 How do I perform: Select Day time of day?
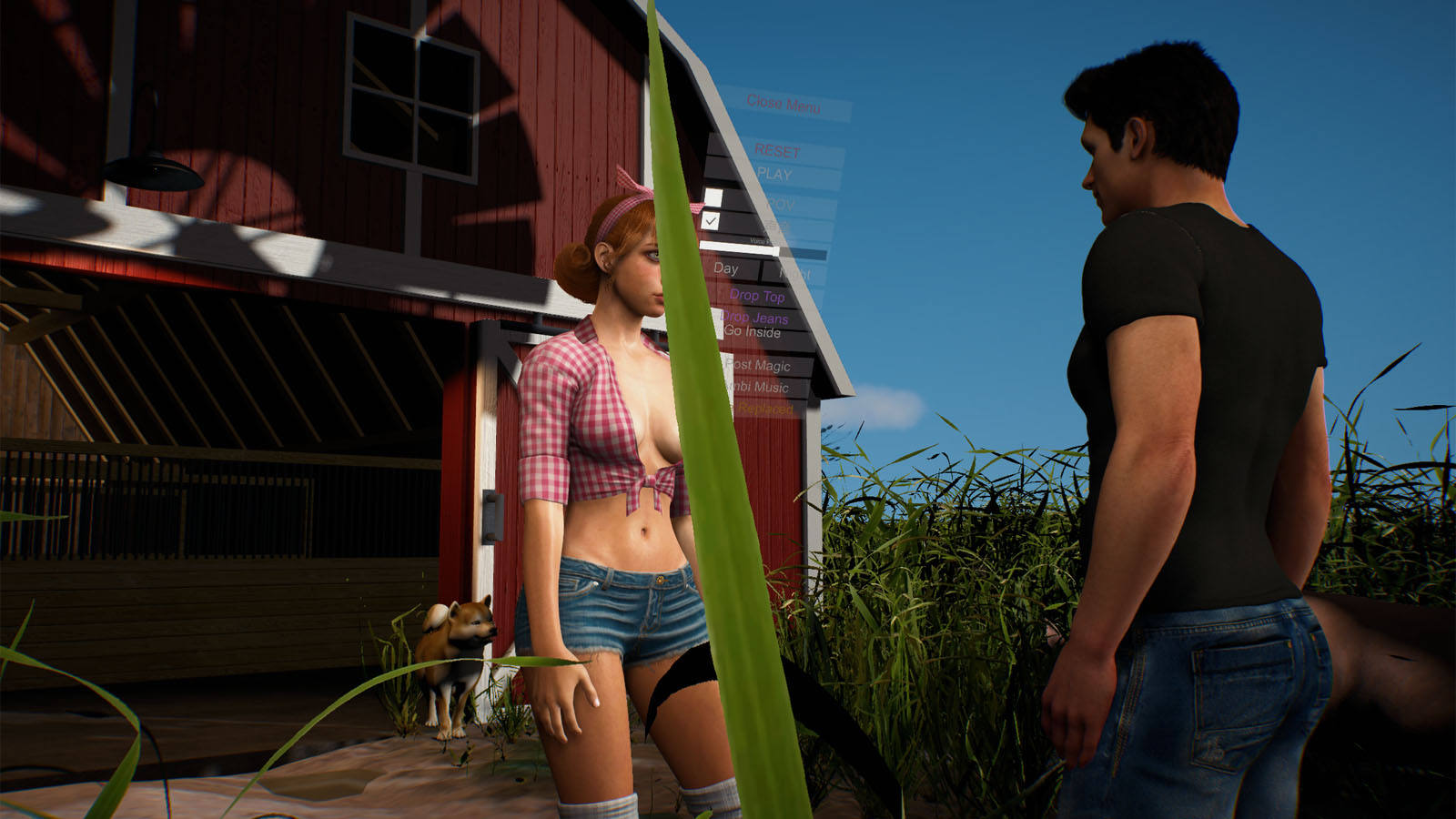[725, 269]
